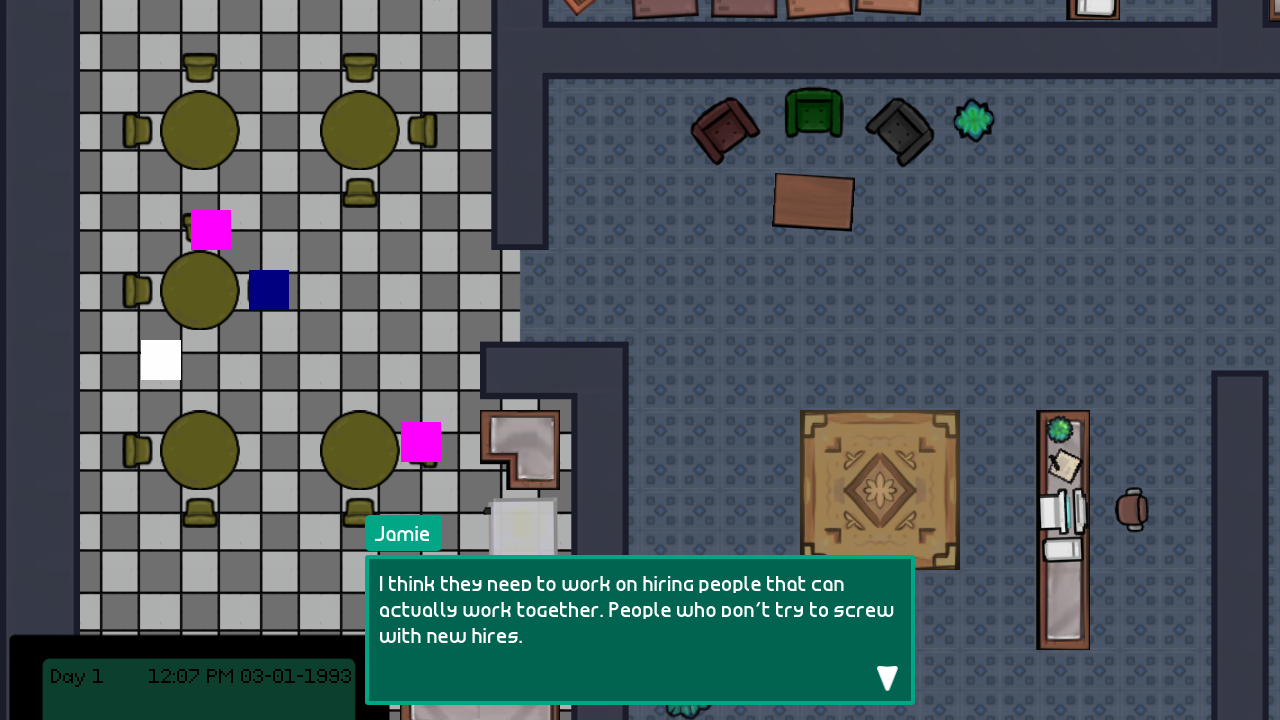1280x720 pixels.
Task: Select the blue square character
Action: 269,289
